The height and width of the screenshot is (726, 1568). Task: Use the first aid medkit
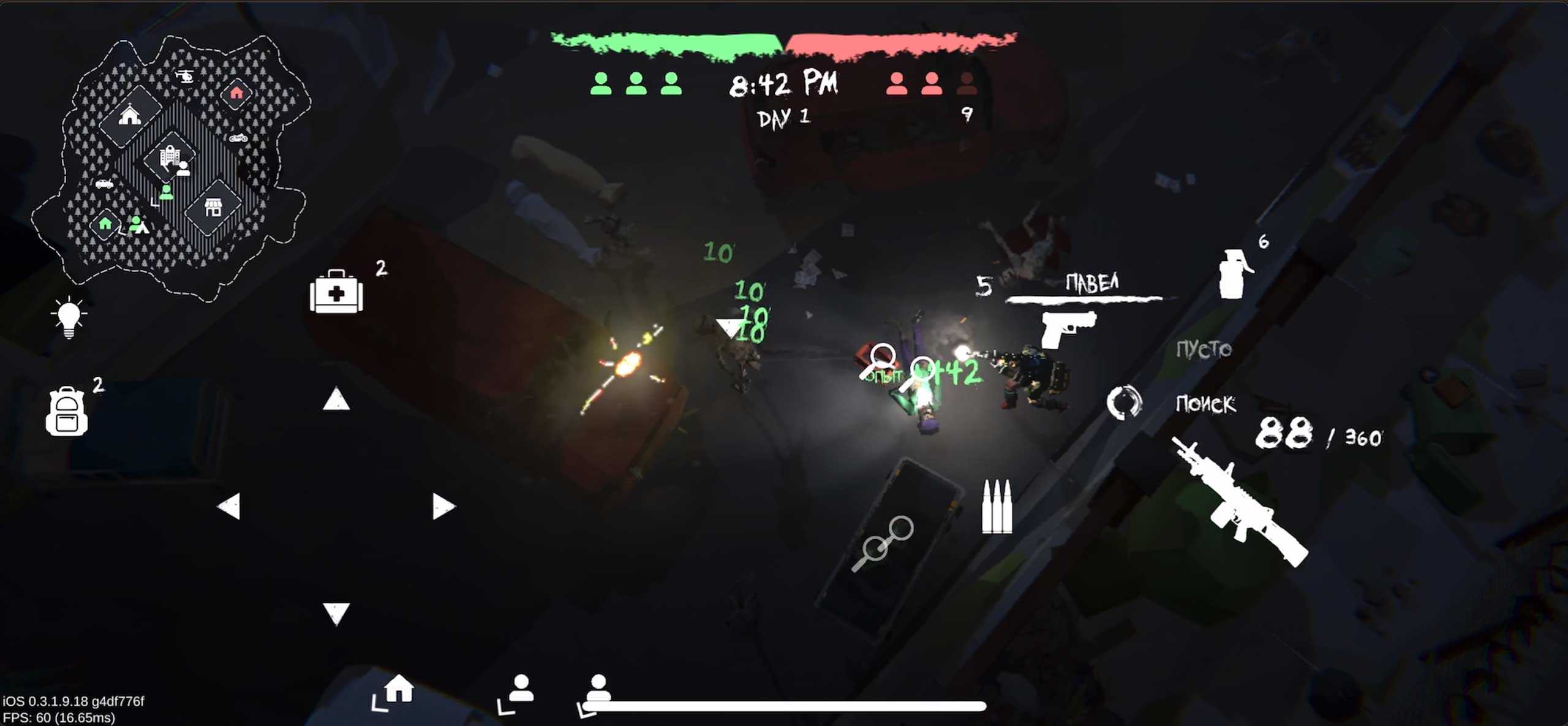(336, 292)
